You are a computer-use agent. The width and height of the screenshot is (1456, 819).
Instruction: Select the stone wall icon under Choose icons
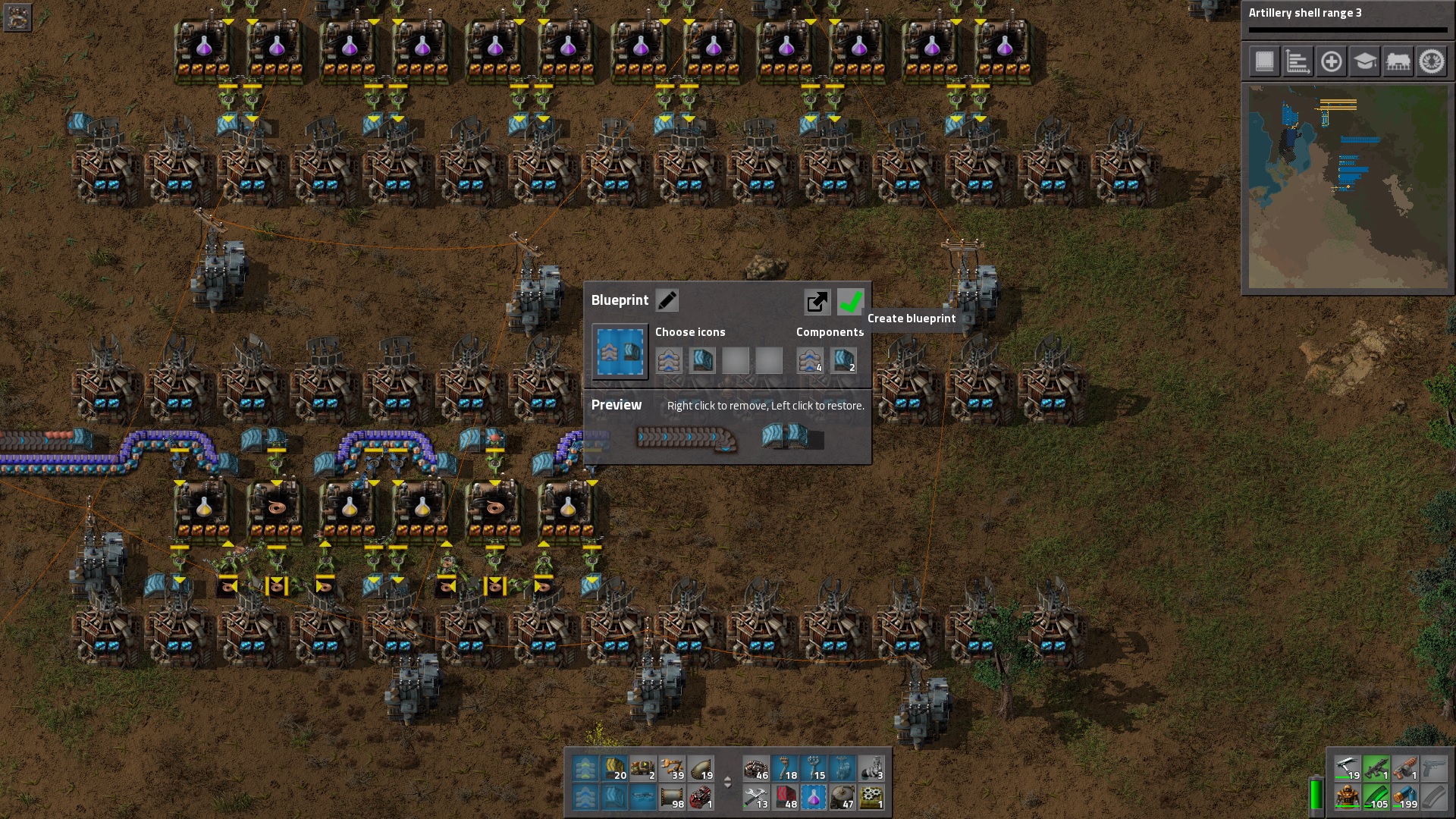[670, 361]
